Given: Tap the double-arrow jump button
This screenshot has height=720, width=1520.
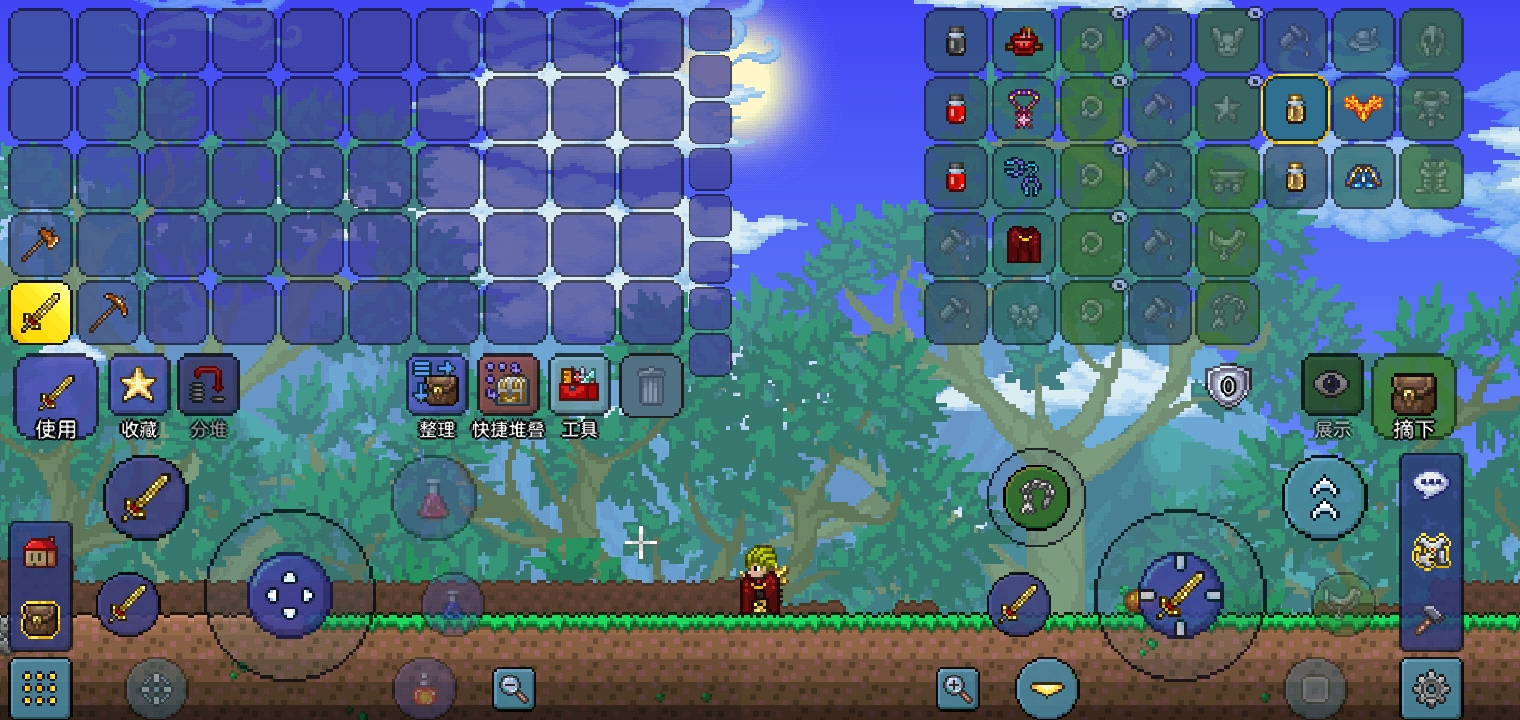Looking at the screenshot, I should point(1324,497).
